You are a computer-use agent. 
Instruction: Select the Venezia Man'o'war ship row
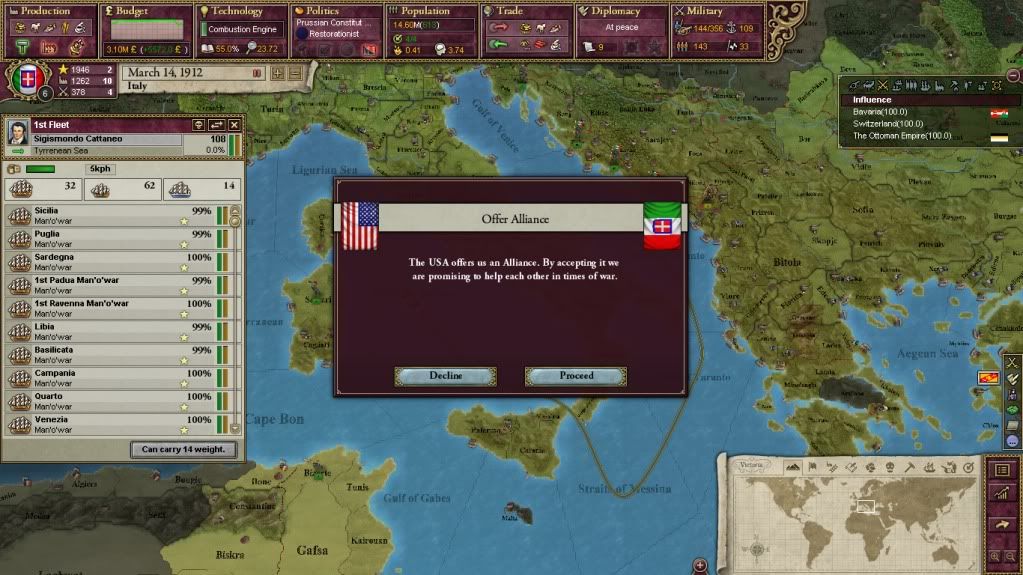click(110, 423)
